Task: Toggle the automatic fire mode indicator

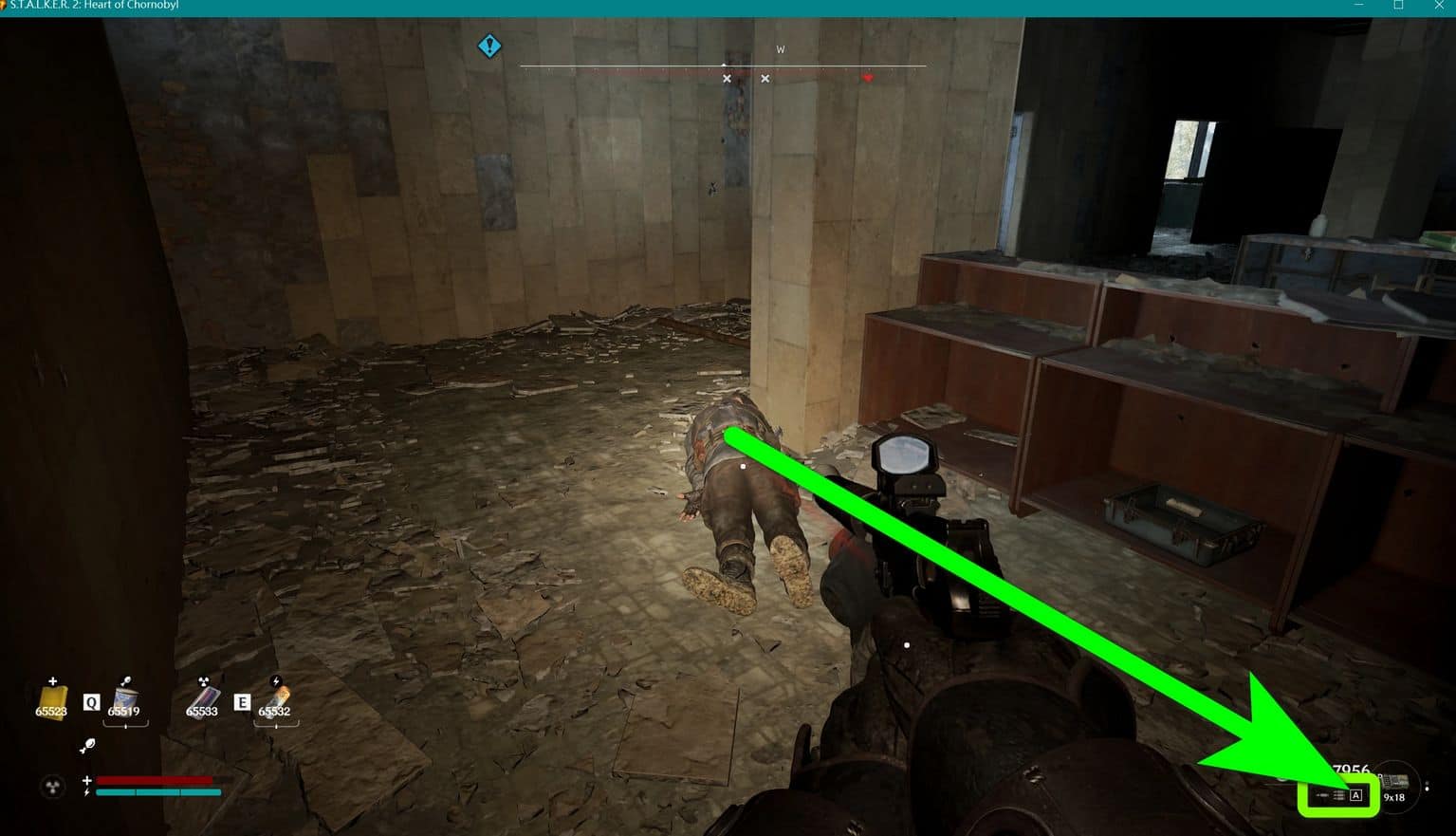Action: (1355, 795)
